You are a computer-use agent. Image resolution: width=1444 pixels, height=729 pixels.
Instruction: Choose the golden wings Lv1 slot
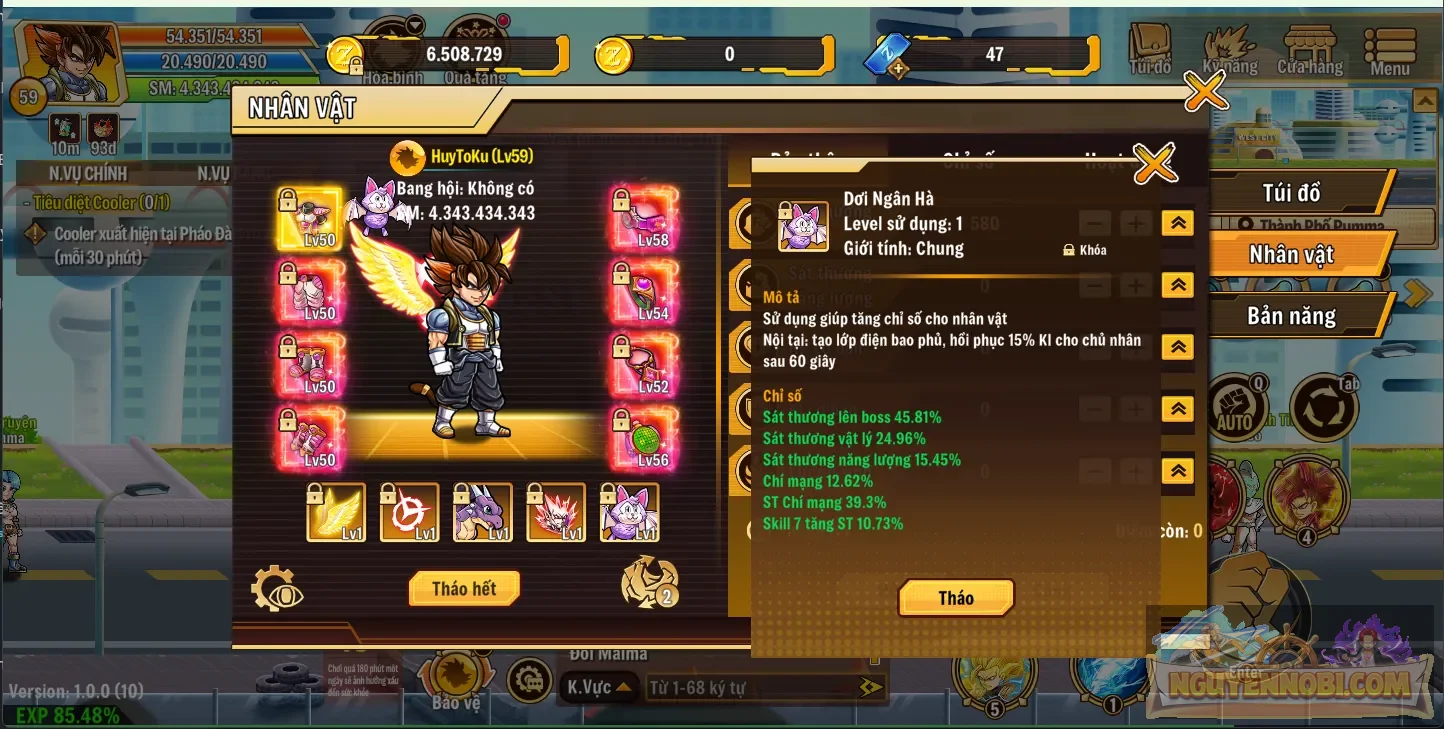[x=336, y=511]
